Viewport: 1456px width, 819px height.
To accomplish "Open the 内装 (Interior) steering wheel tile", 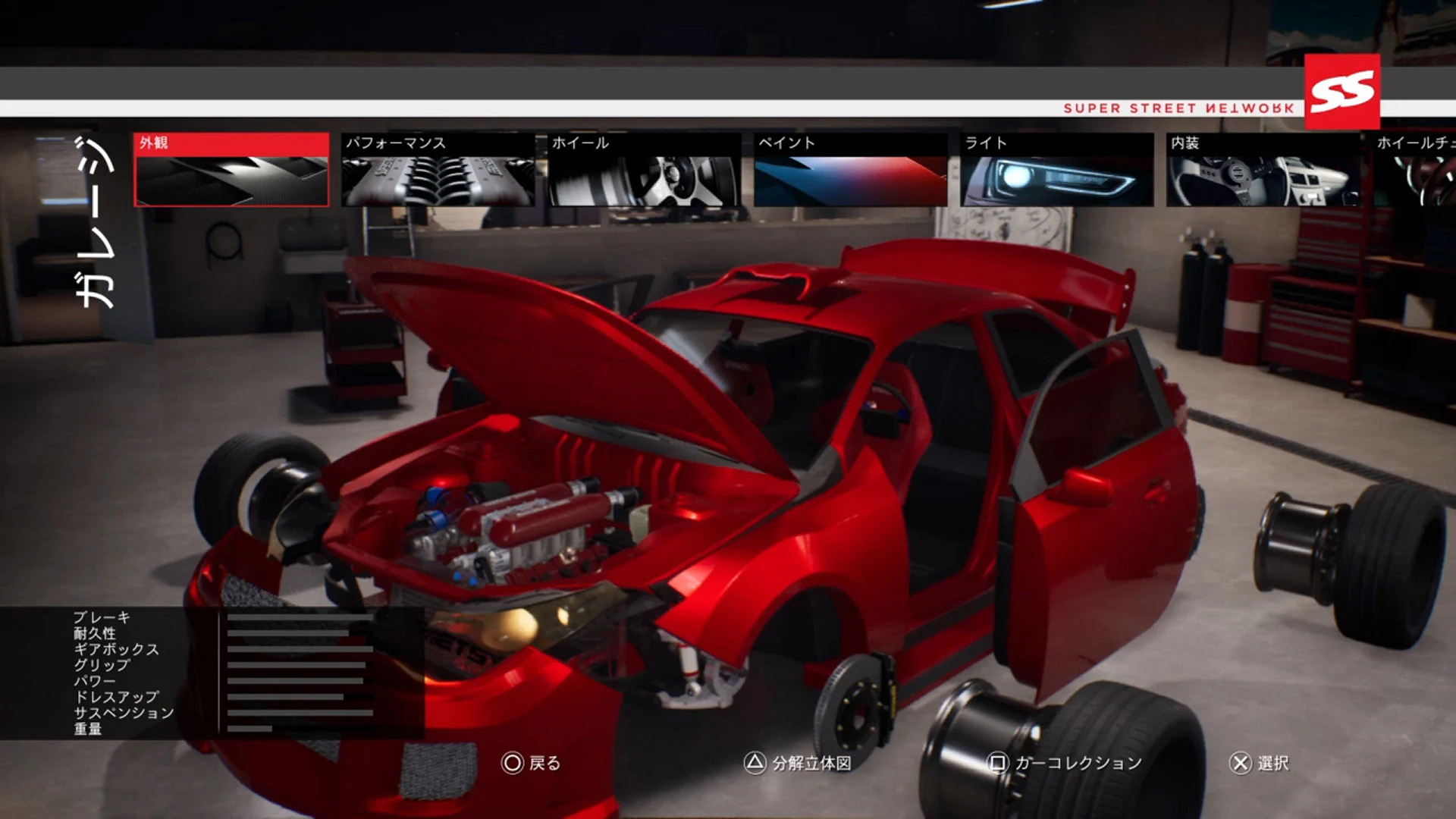I will (1261, 170).
